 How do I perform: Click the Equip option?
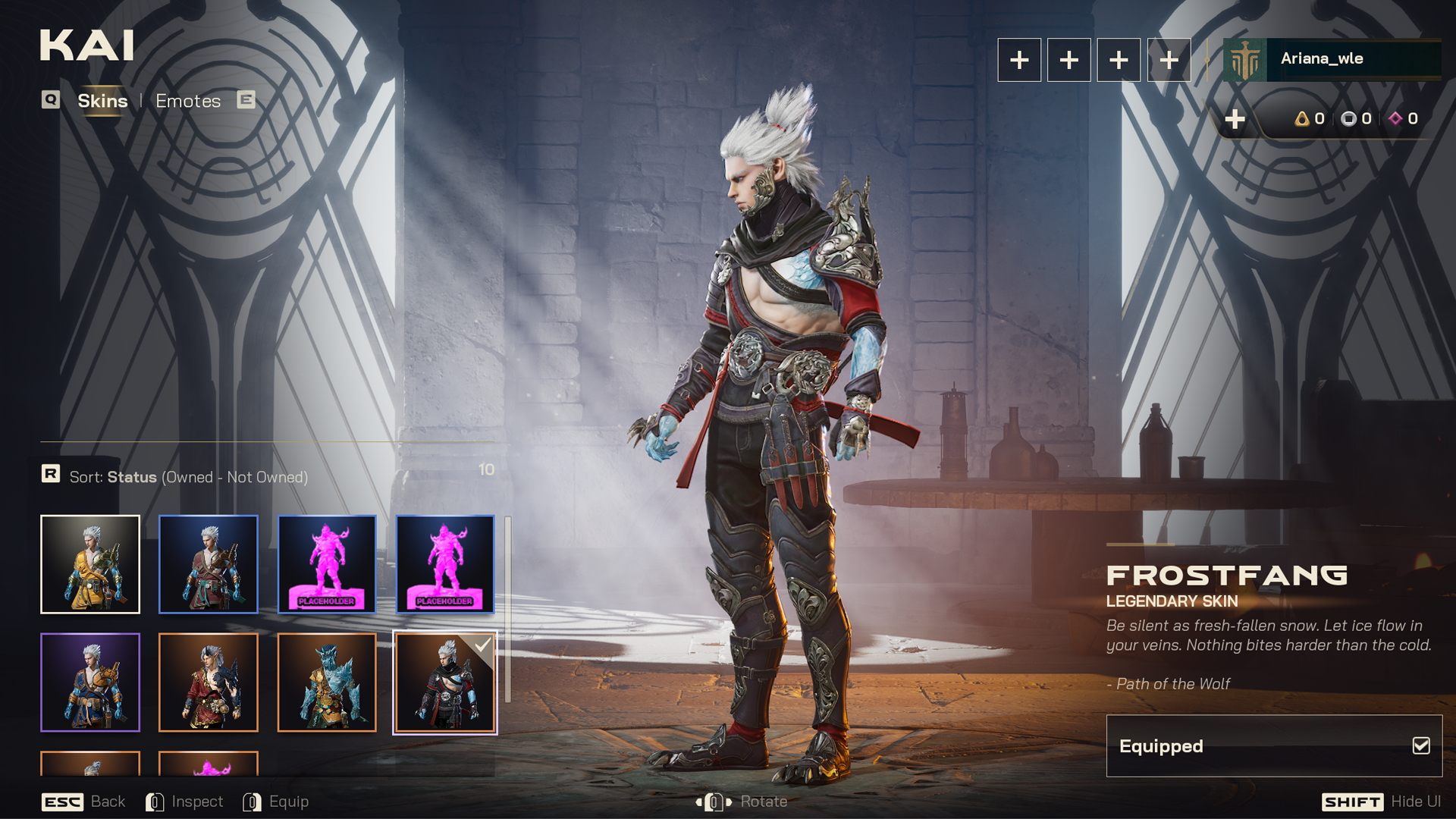[x=276, y=802]
